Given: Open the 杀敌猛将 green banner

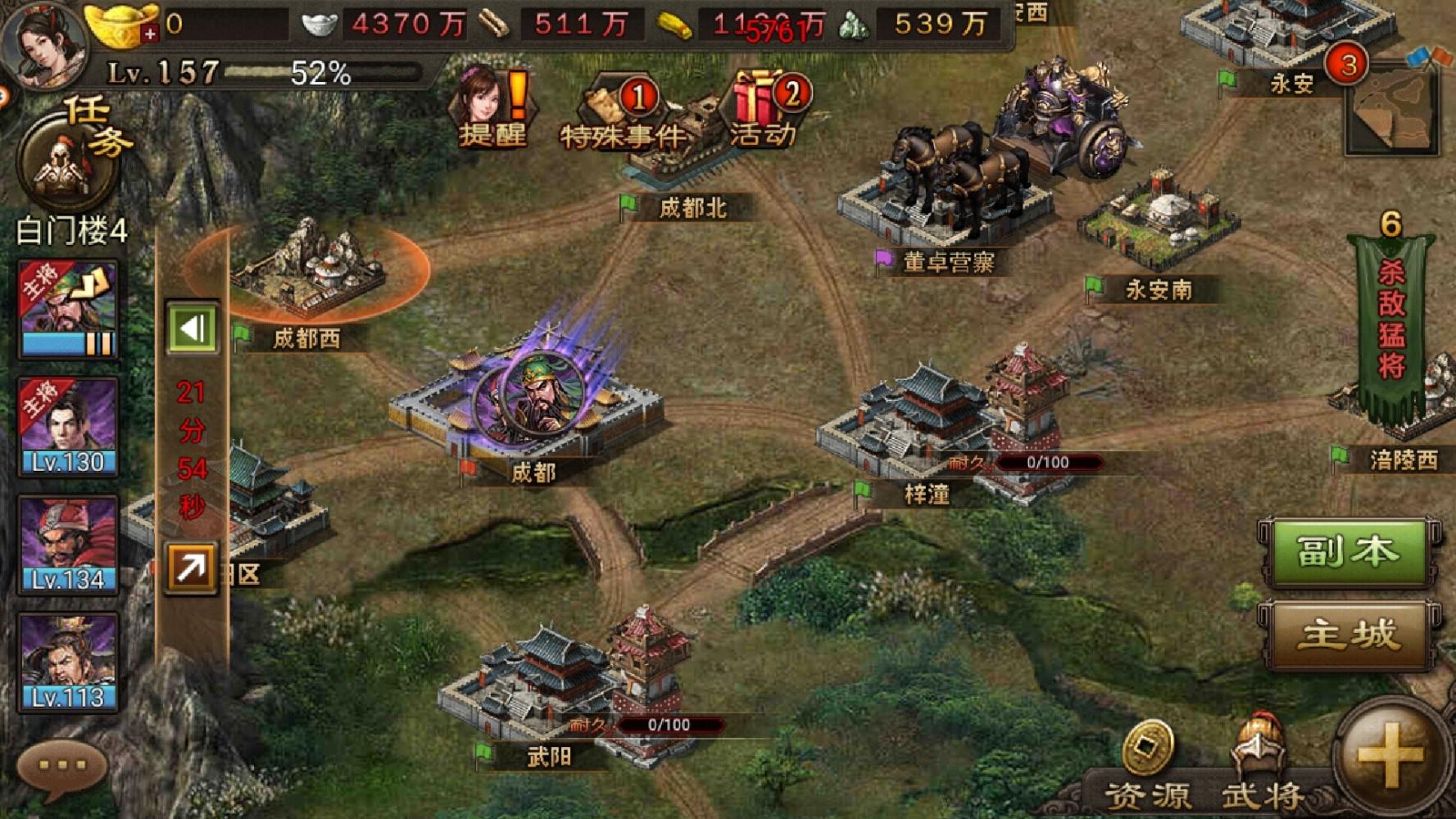Looking at the screenshot, I should click(1391, 328).
